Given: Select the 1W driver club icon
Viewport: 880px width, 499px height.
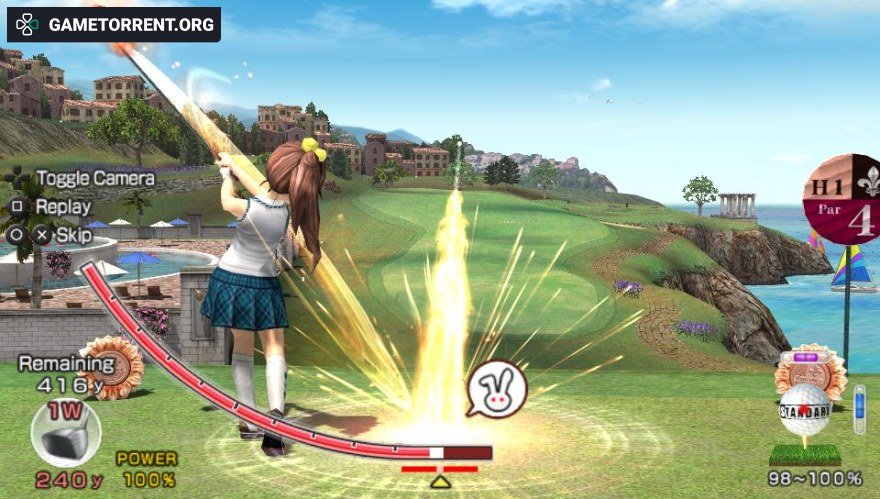Looking at the screenshot, I should click(66, 432).
